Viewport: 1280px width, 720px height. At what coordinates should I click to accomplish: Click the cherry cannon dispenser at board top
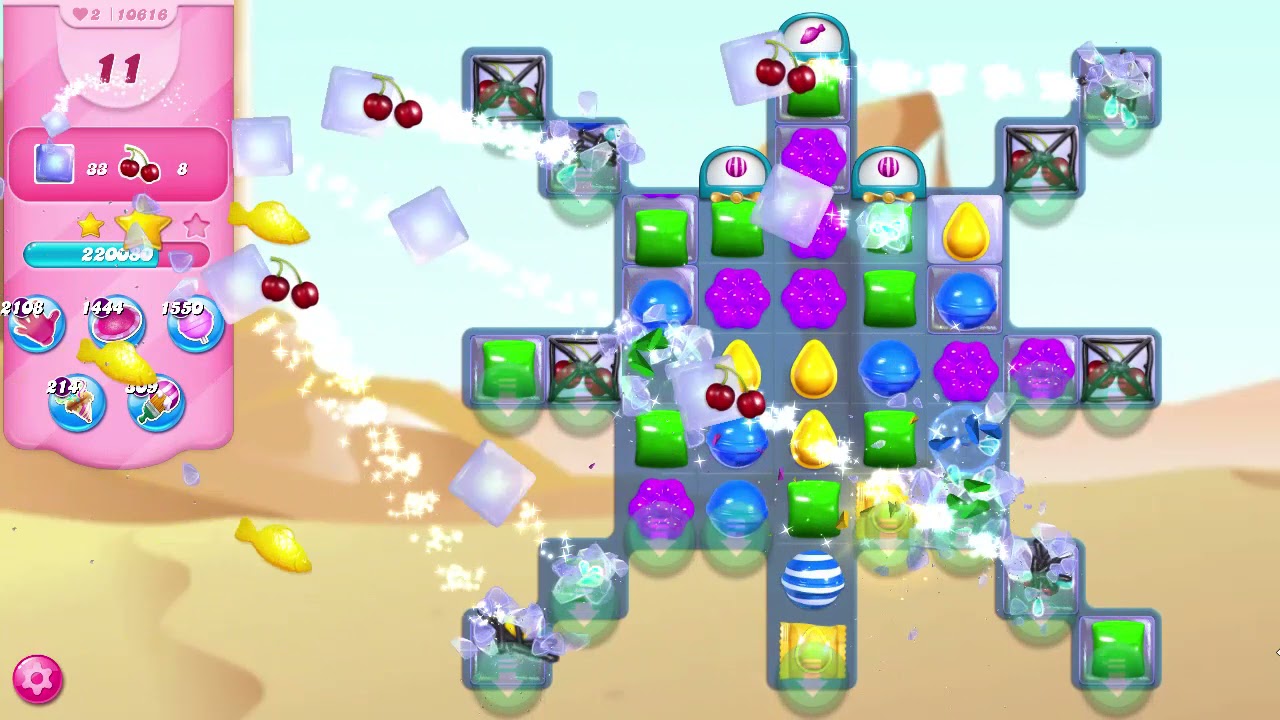tap(814, 33)
